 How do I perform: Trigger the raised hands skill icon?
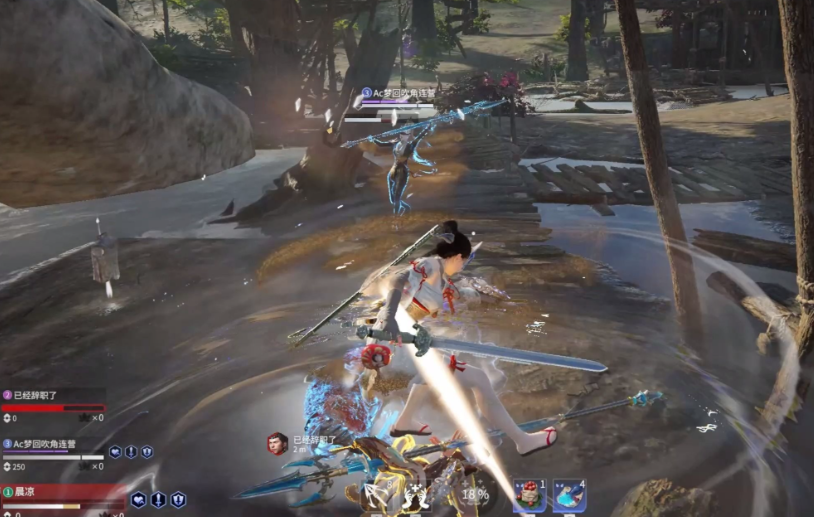418,495
